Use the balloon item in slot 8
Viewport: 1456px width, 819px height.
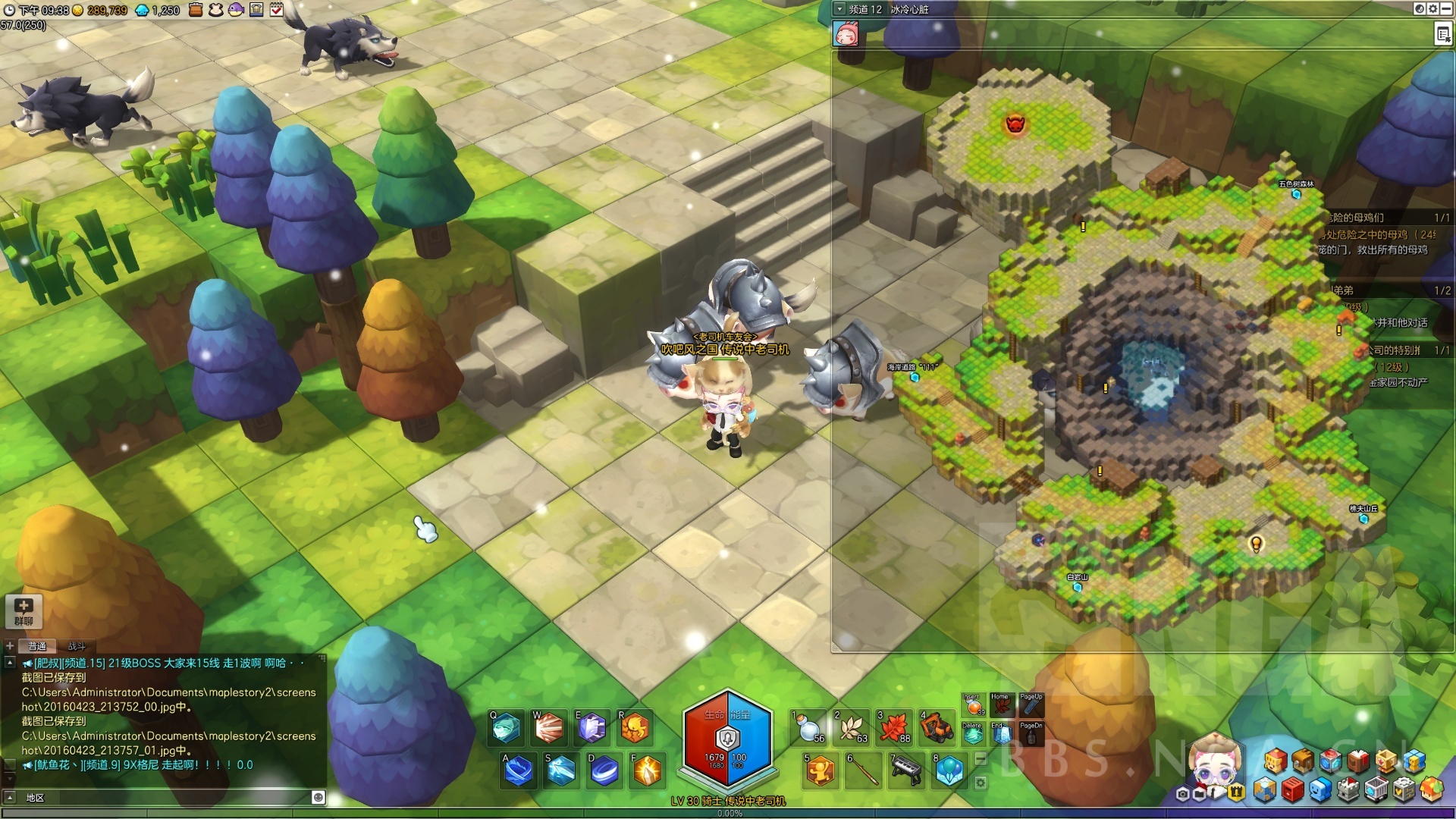click(949, 771)
